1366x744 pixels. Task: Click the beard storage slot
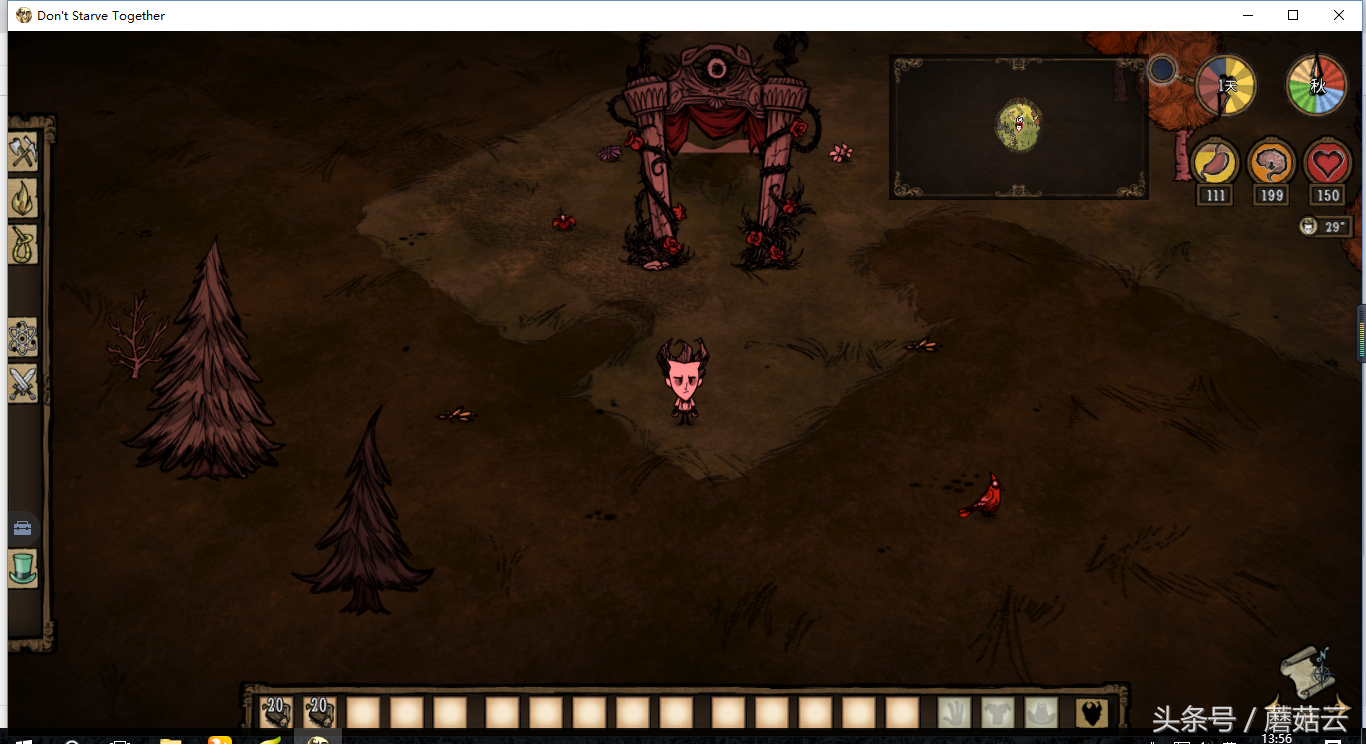coord(1092,712)
